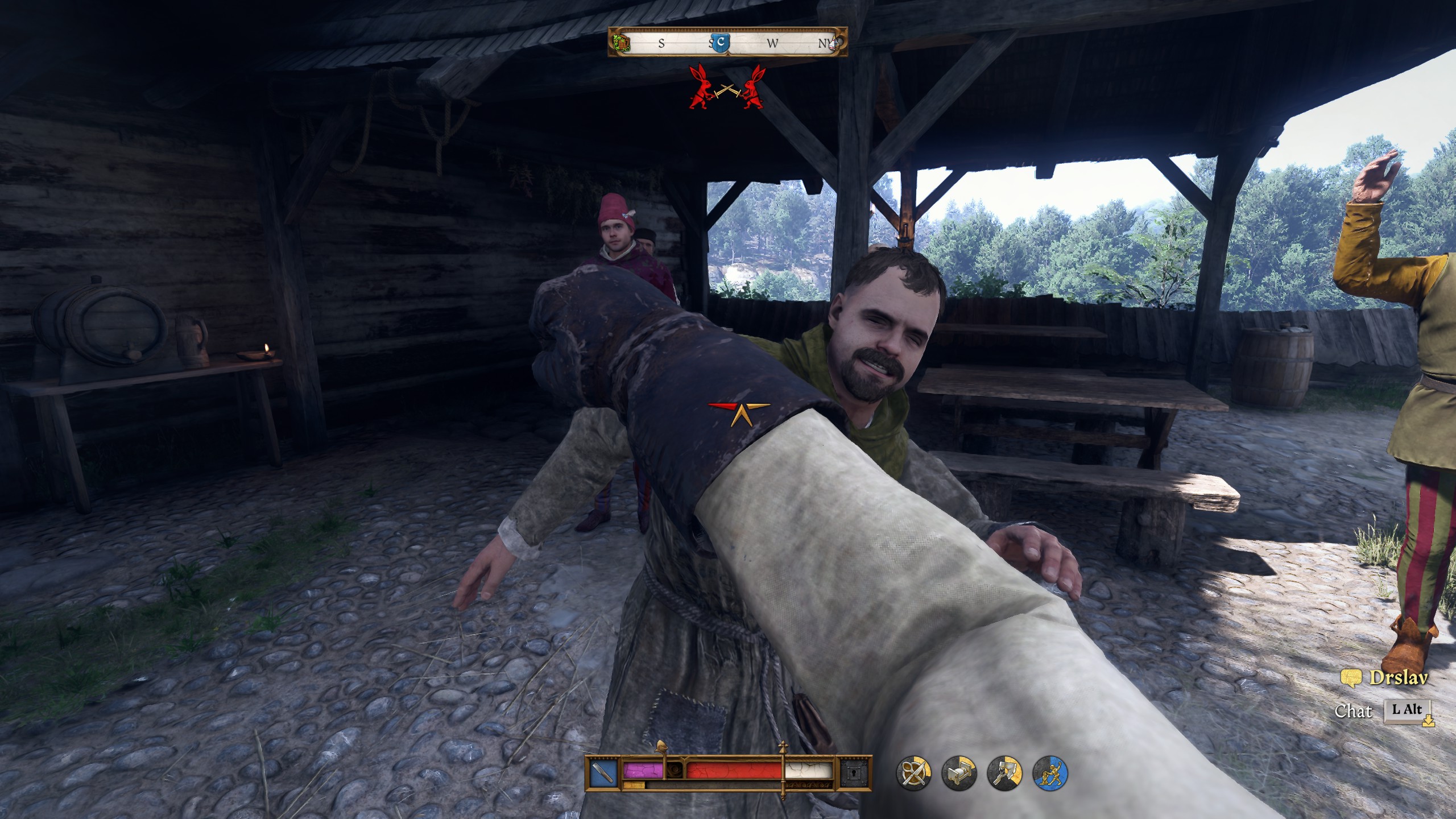Click the Drslav nameplate label
Image resolution: width=1456 pixels, height=819 pixels.
[1400, 678]
